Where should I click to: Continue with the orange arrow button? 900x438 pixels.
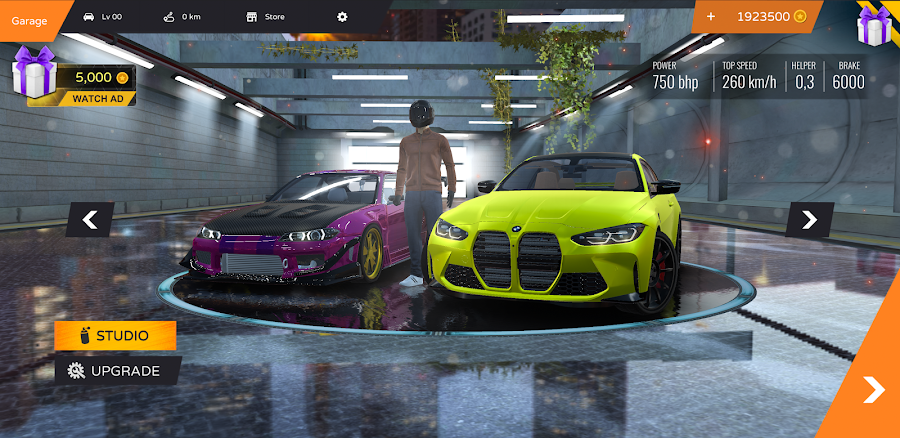873,389
